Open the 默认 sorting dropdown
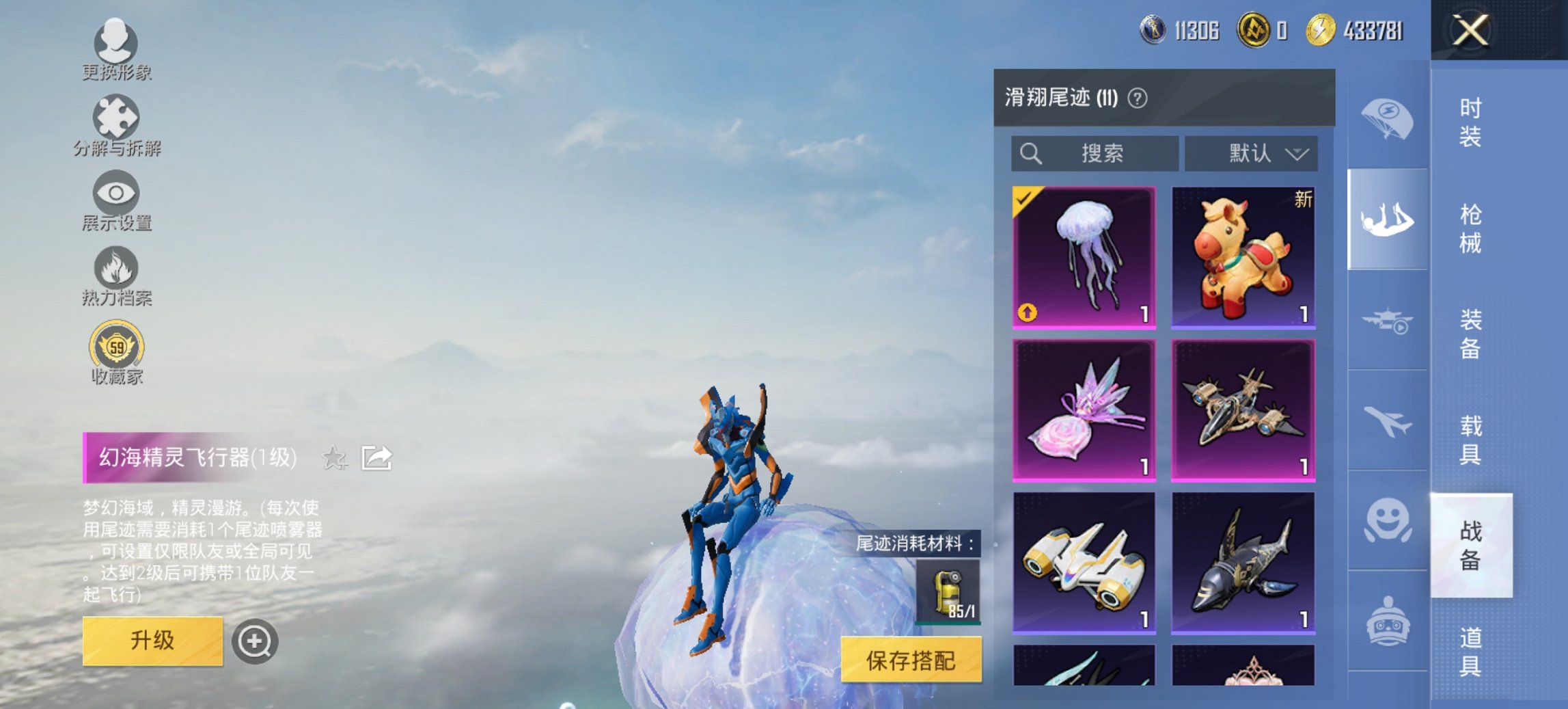This screenshot has width=1568, height=709. pos(1252,153)
